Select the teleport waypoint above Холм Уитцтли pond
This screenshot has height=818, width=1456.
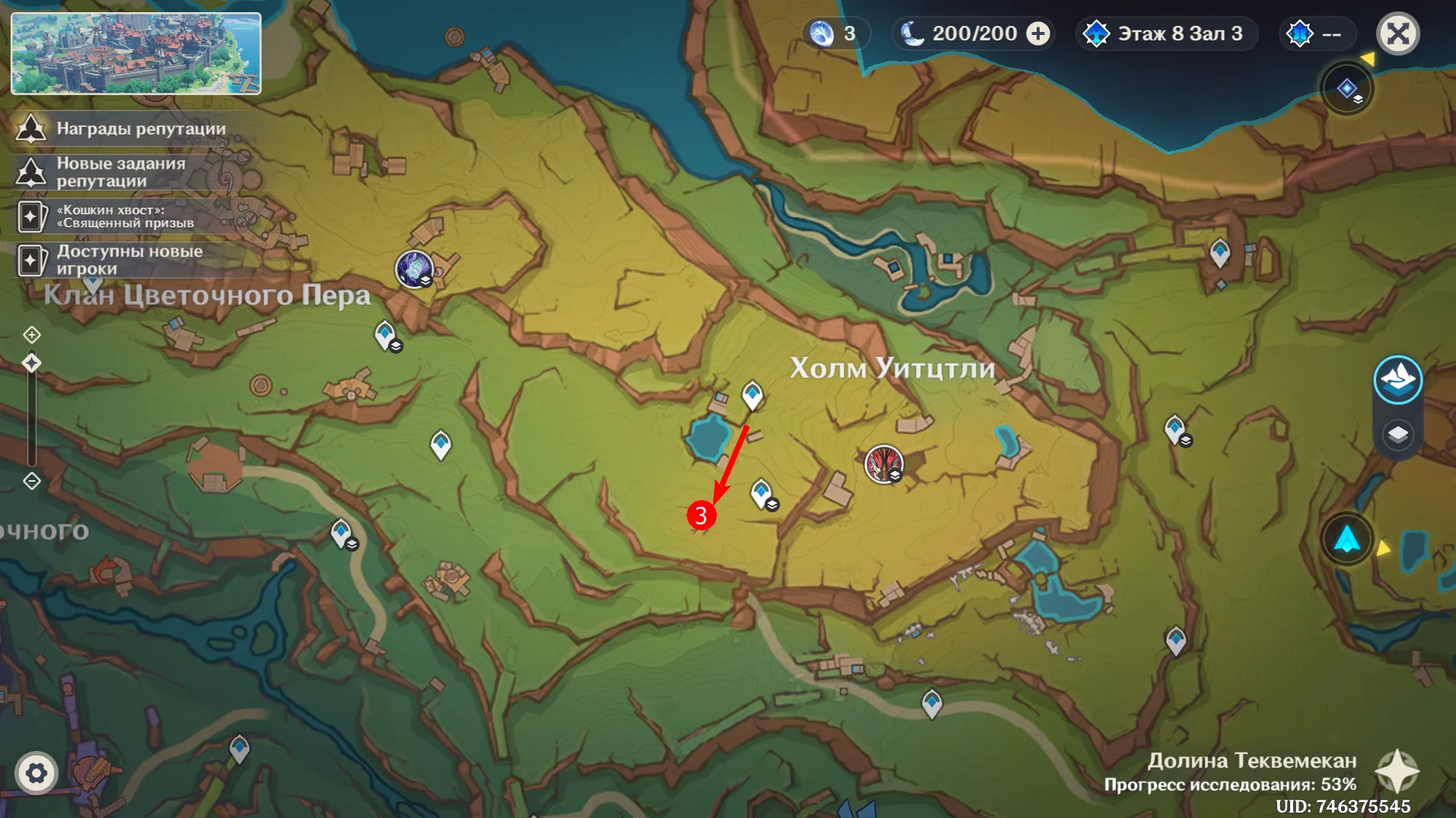[x=752, y=395]
